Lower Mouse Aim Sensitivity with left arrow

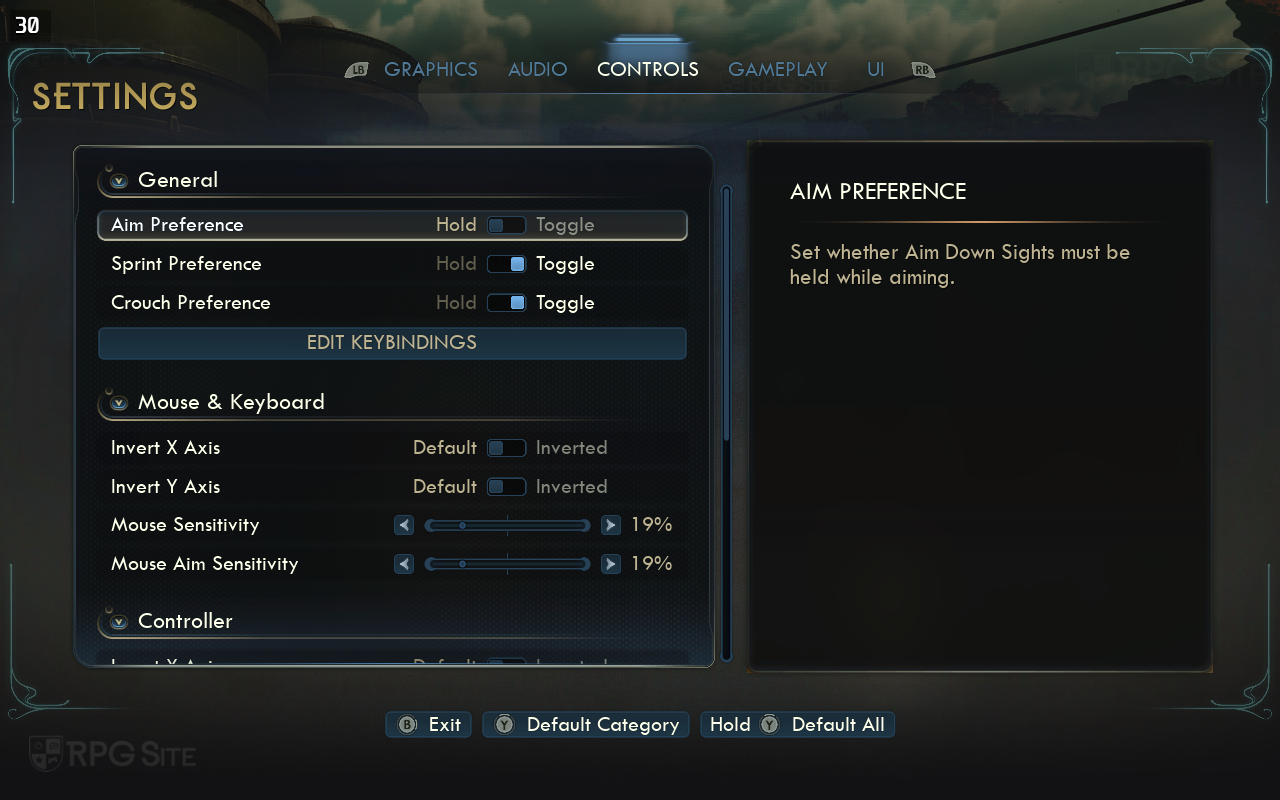404,564
